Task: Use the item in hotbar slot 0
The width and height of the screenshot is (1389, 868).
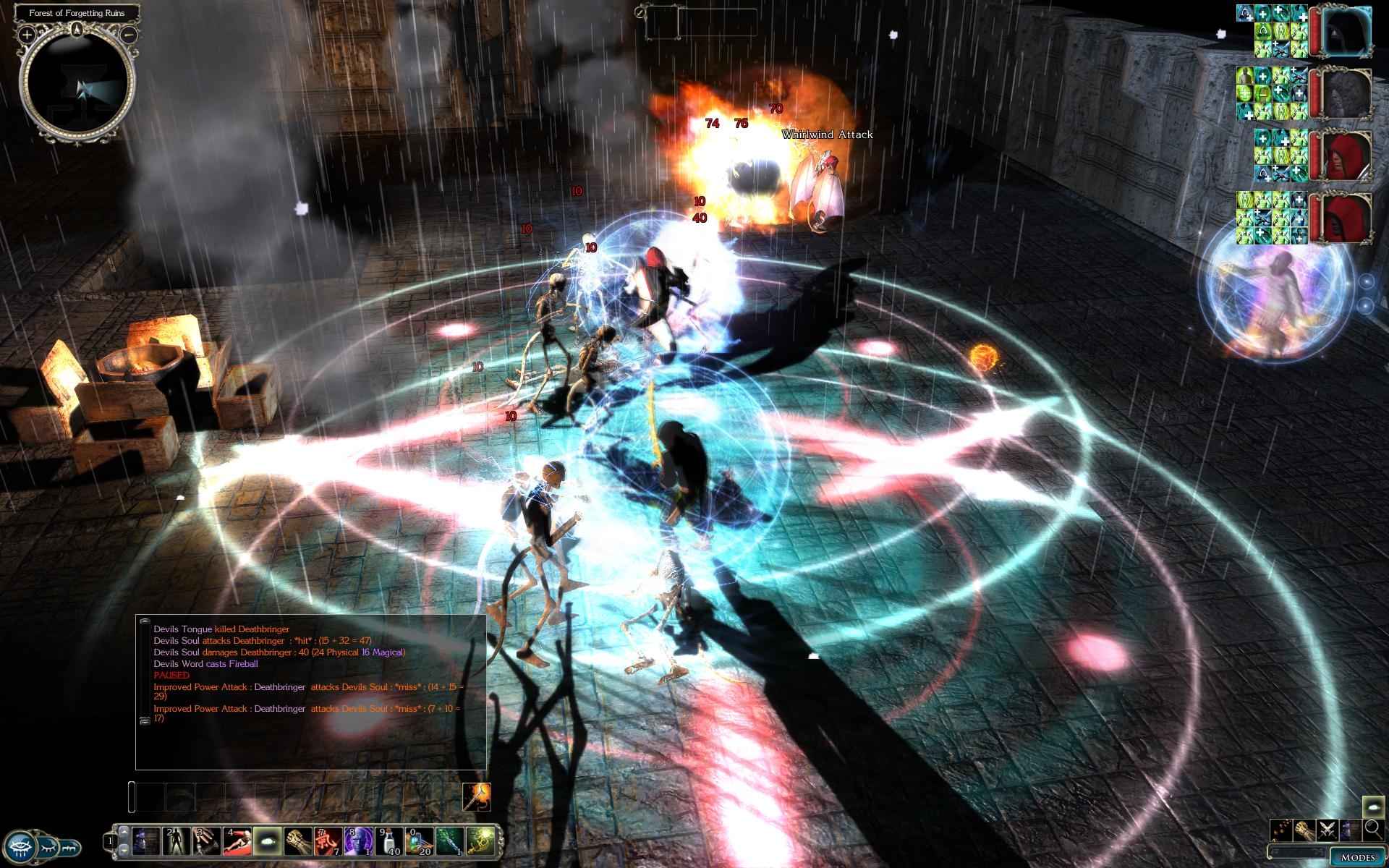Action: [x=418, y=841]
